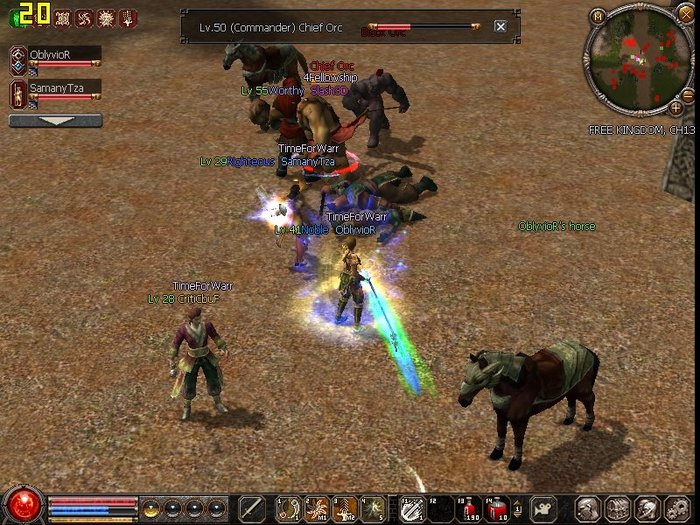Close the Chief Orc target panel

point(500,27)
